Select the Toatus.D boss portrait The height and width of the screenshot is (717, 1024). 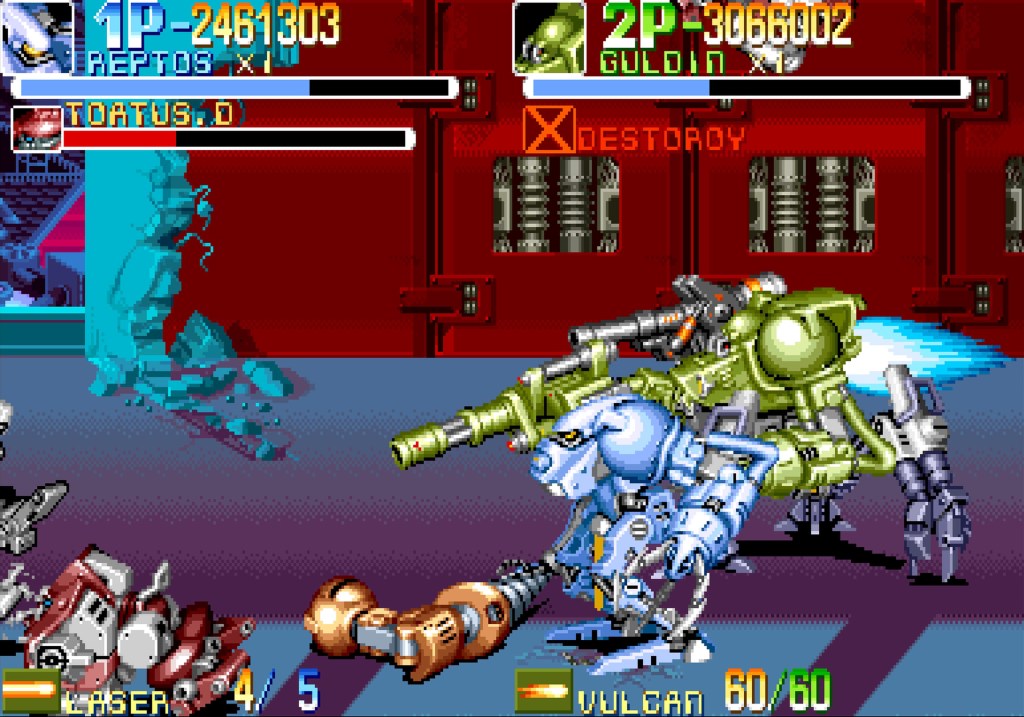36,128
